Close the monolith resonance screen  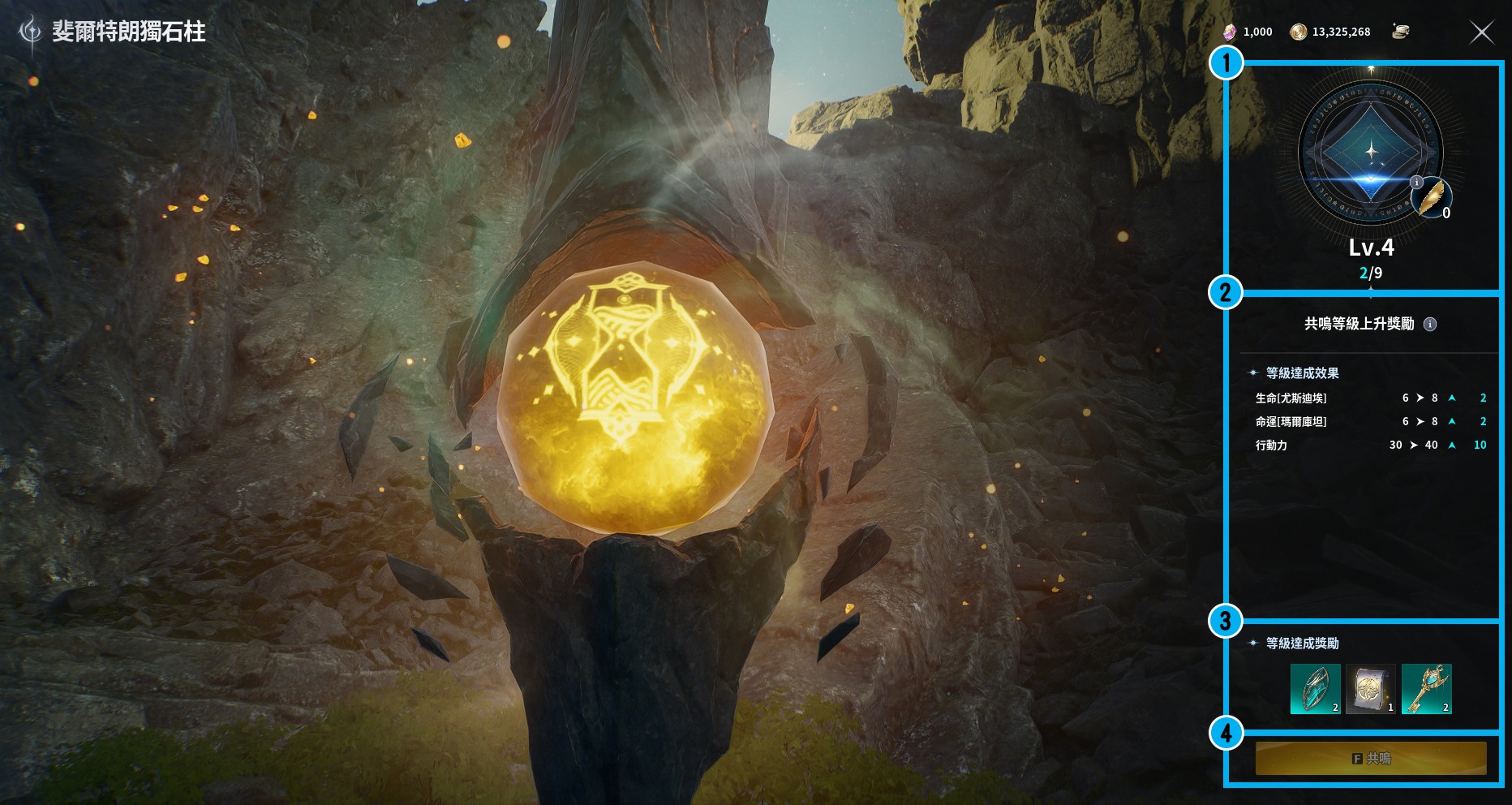1481,32
